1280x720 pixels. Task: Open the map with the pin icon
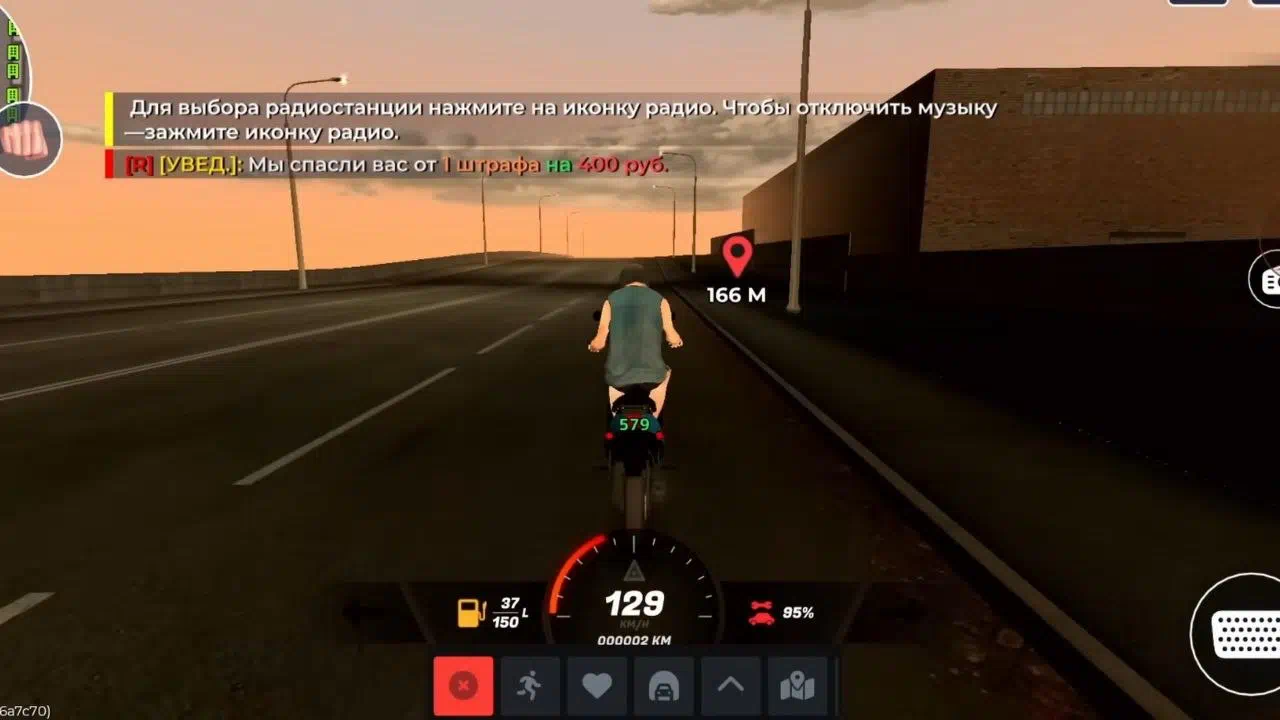click(797, 686)
